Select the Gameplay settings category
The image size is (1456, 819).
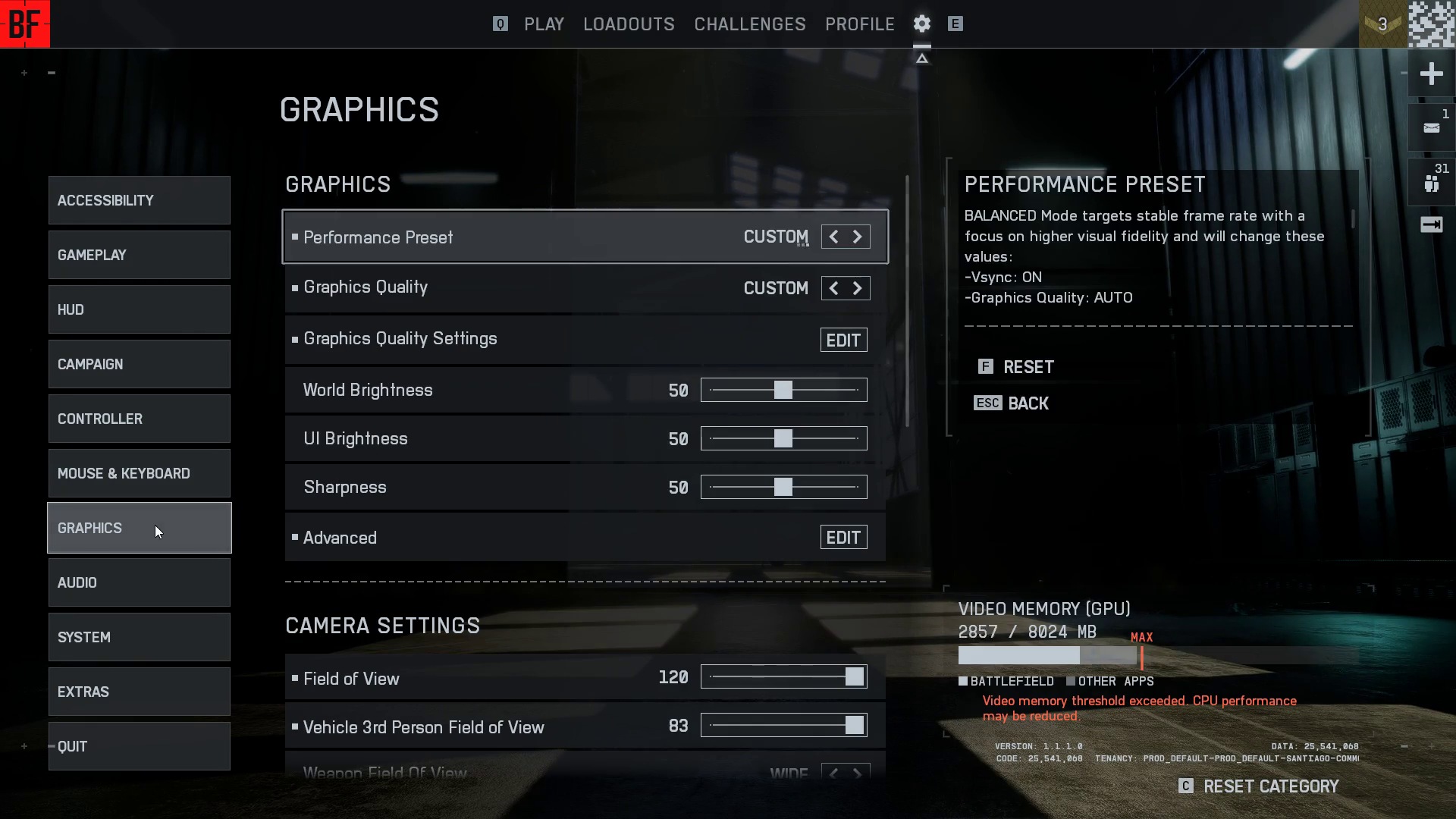139,255
